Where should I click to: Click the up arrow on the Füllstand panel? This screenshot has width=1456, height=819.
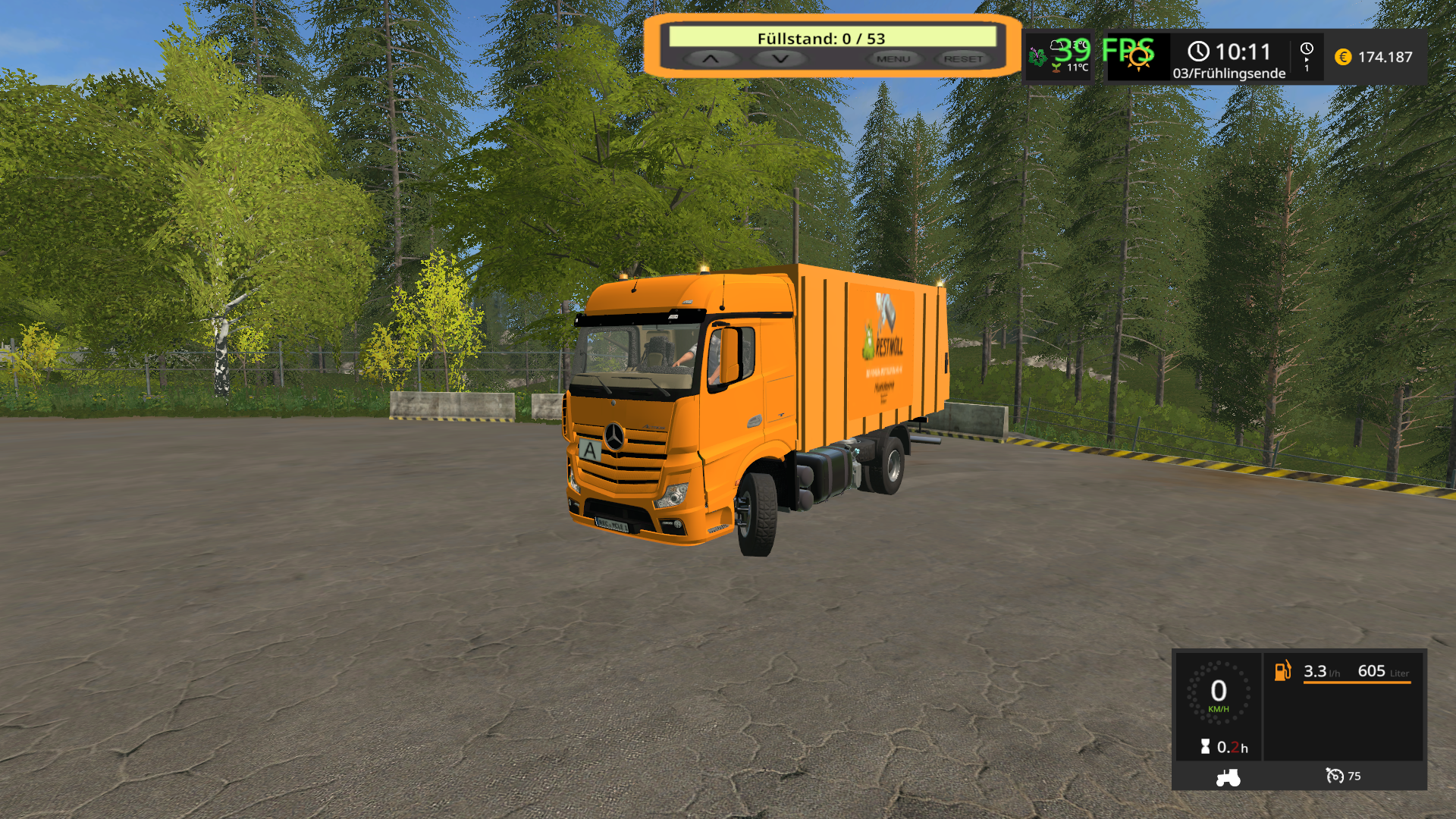click(x=711, y=58)
